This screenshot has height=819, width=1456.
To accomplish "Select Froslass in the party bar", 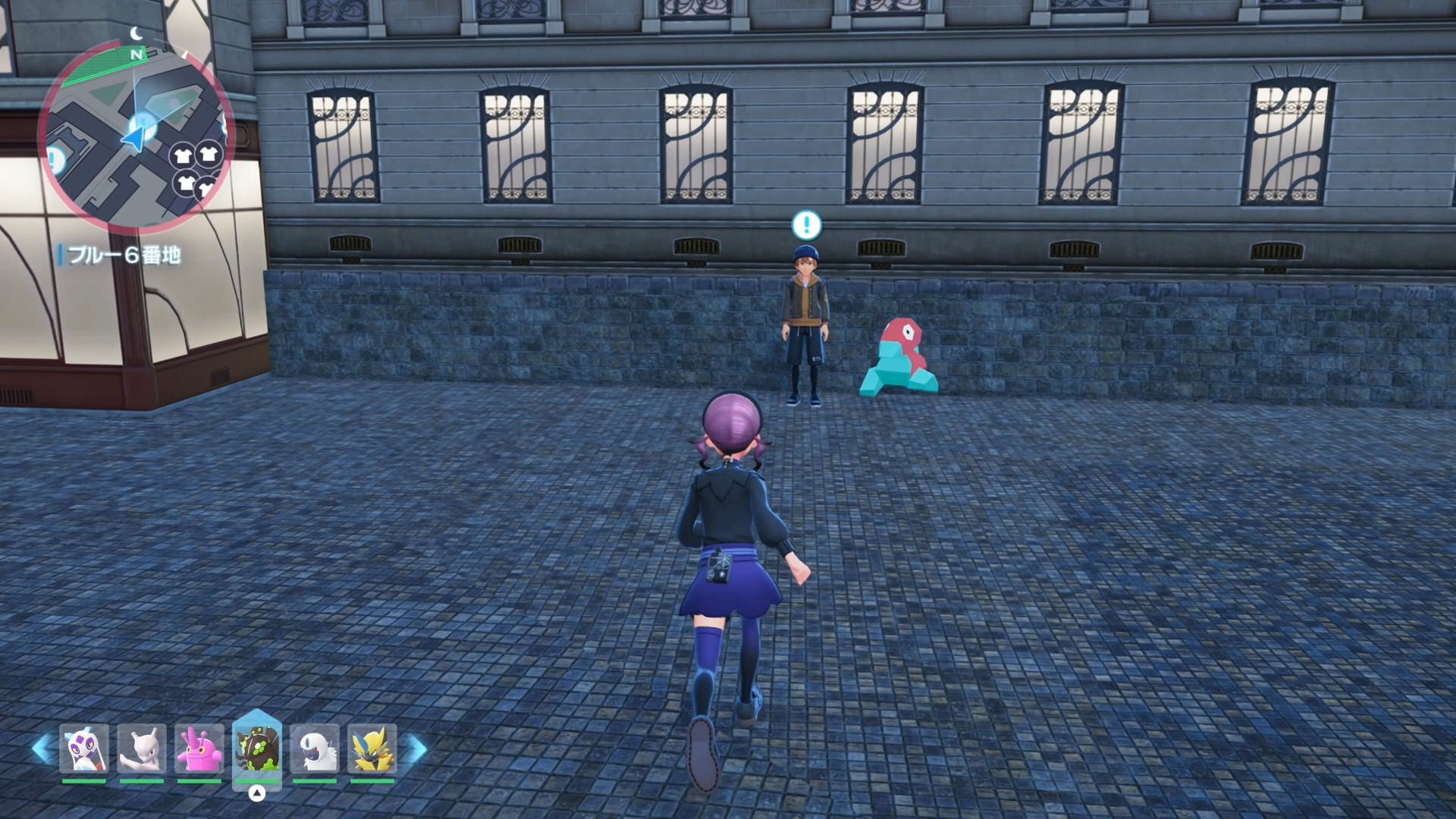I will [84, 749].
